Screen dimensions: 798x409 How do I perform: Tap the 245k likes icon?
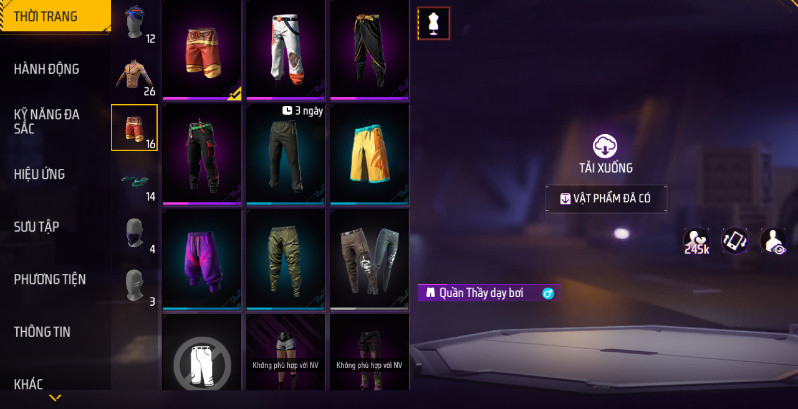point(696,241)
